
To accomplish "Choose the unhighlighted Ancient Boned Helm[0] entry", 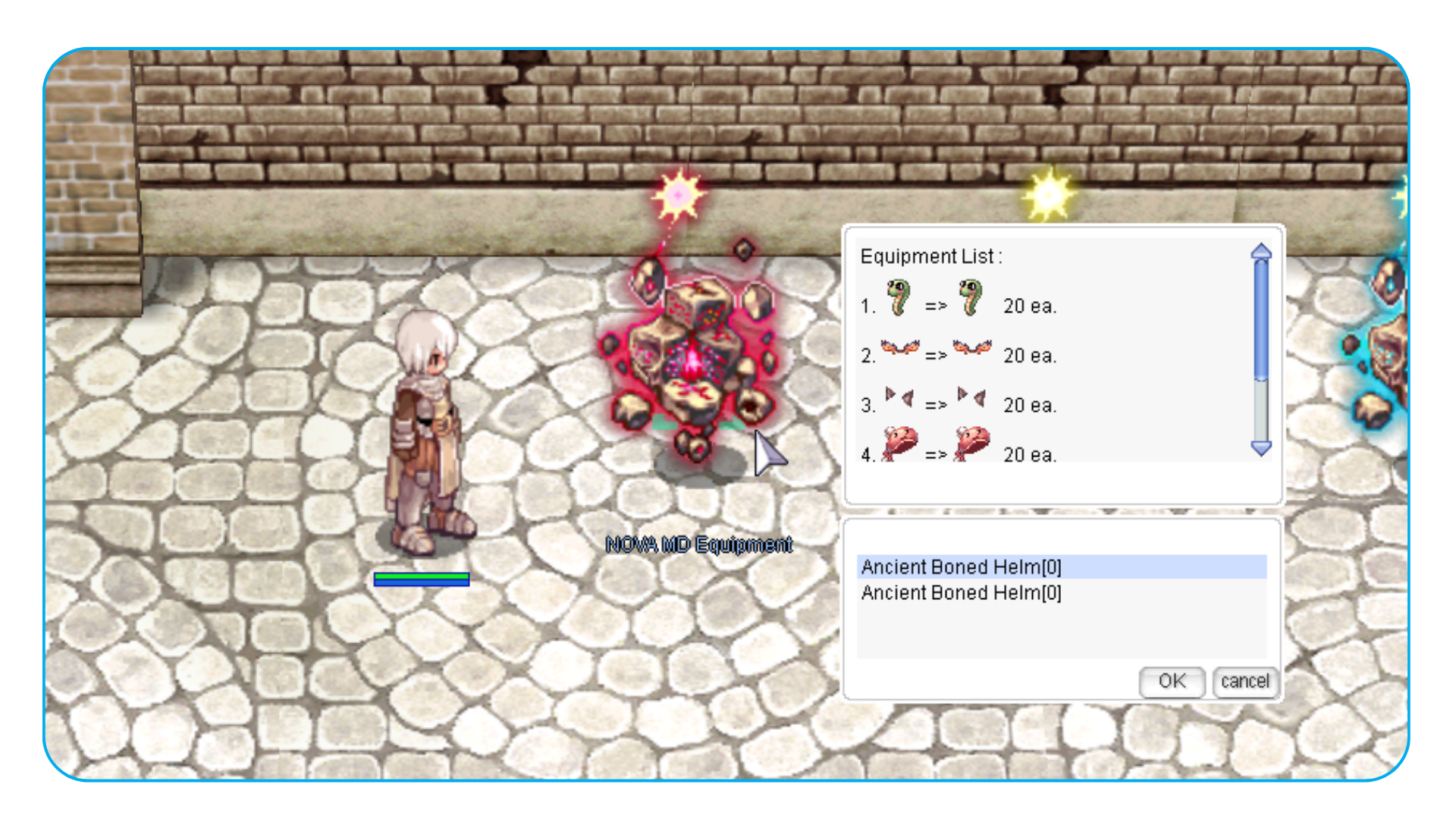I will pos(962,592).
